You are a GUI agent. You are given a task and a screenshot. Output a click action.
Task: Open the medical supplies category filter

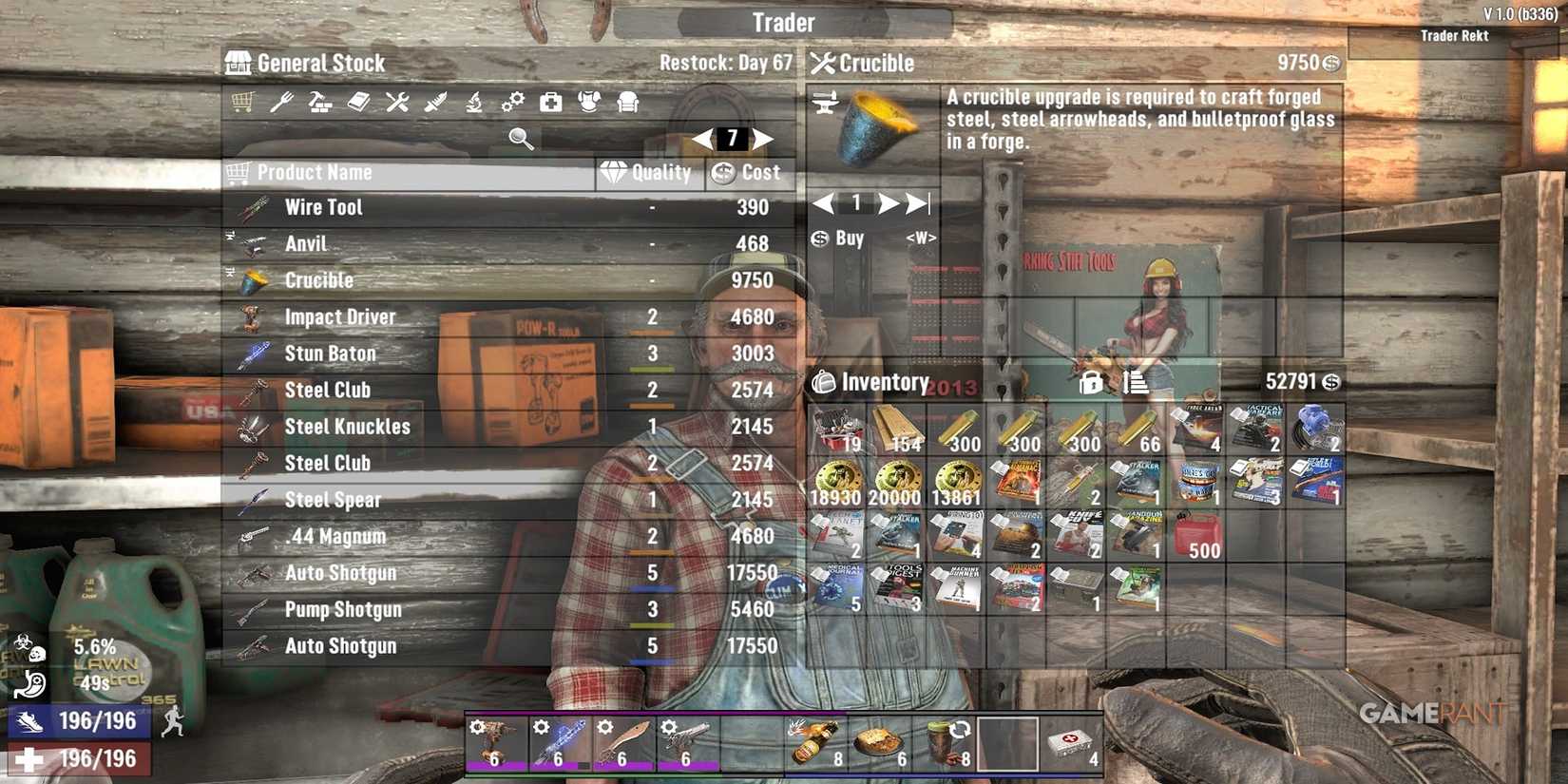(551, 102)
